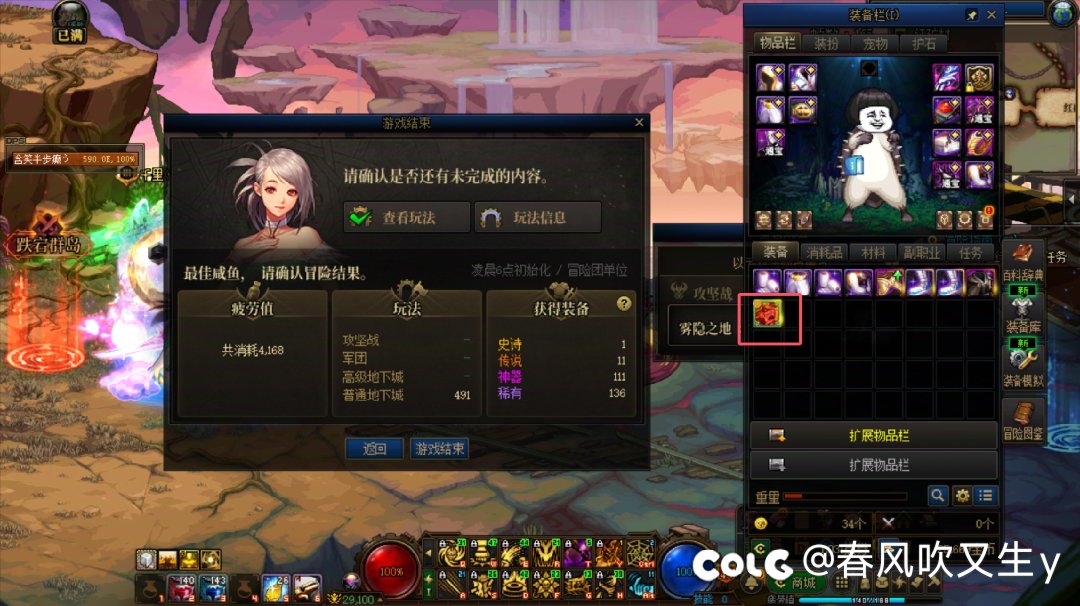Close the 游戏结束 dialog
The image size is (1080, 606).
(640, 122)
